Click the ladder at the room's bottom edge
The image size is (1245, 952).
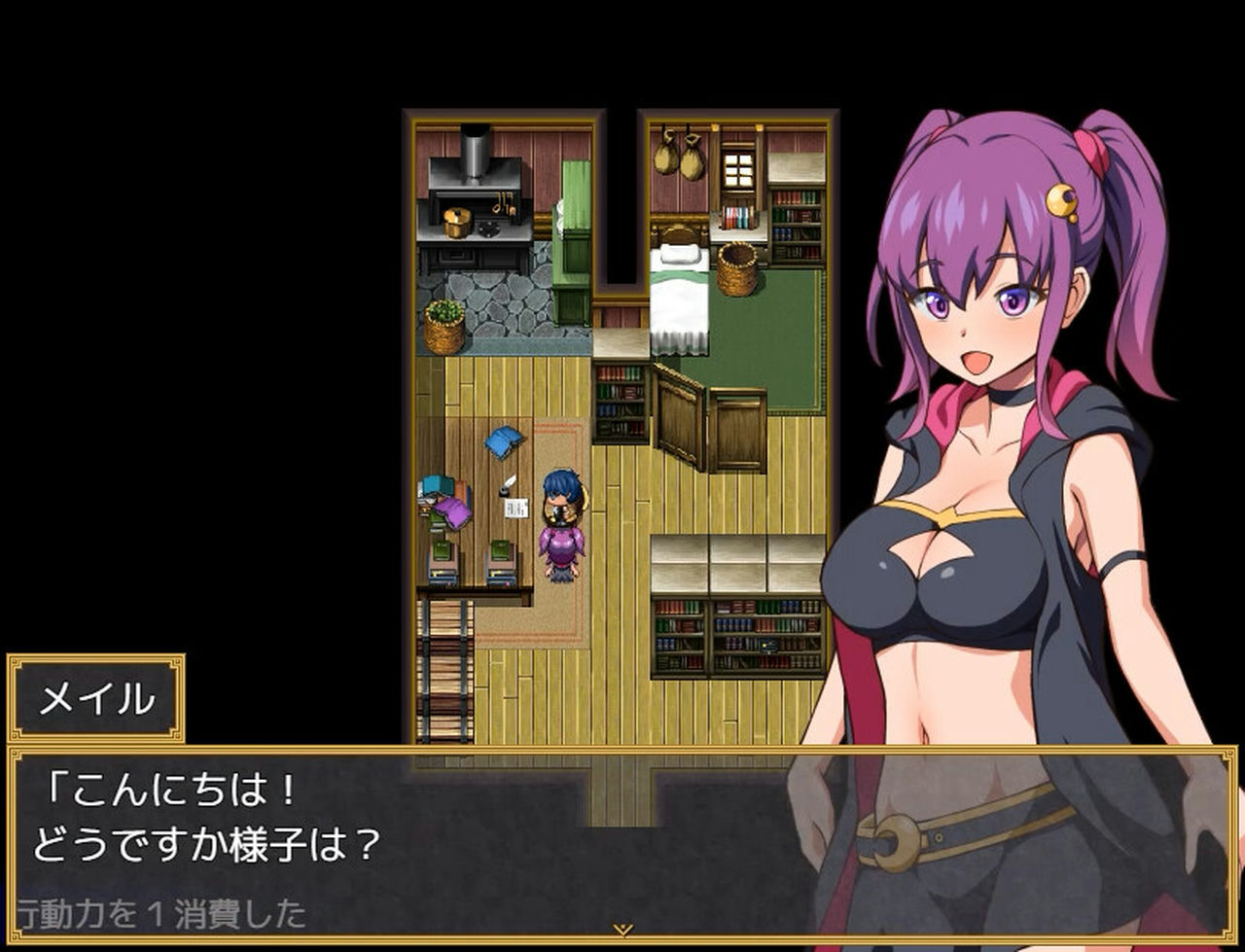tap(445, 671)
